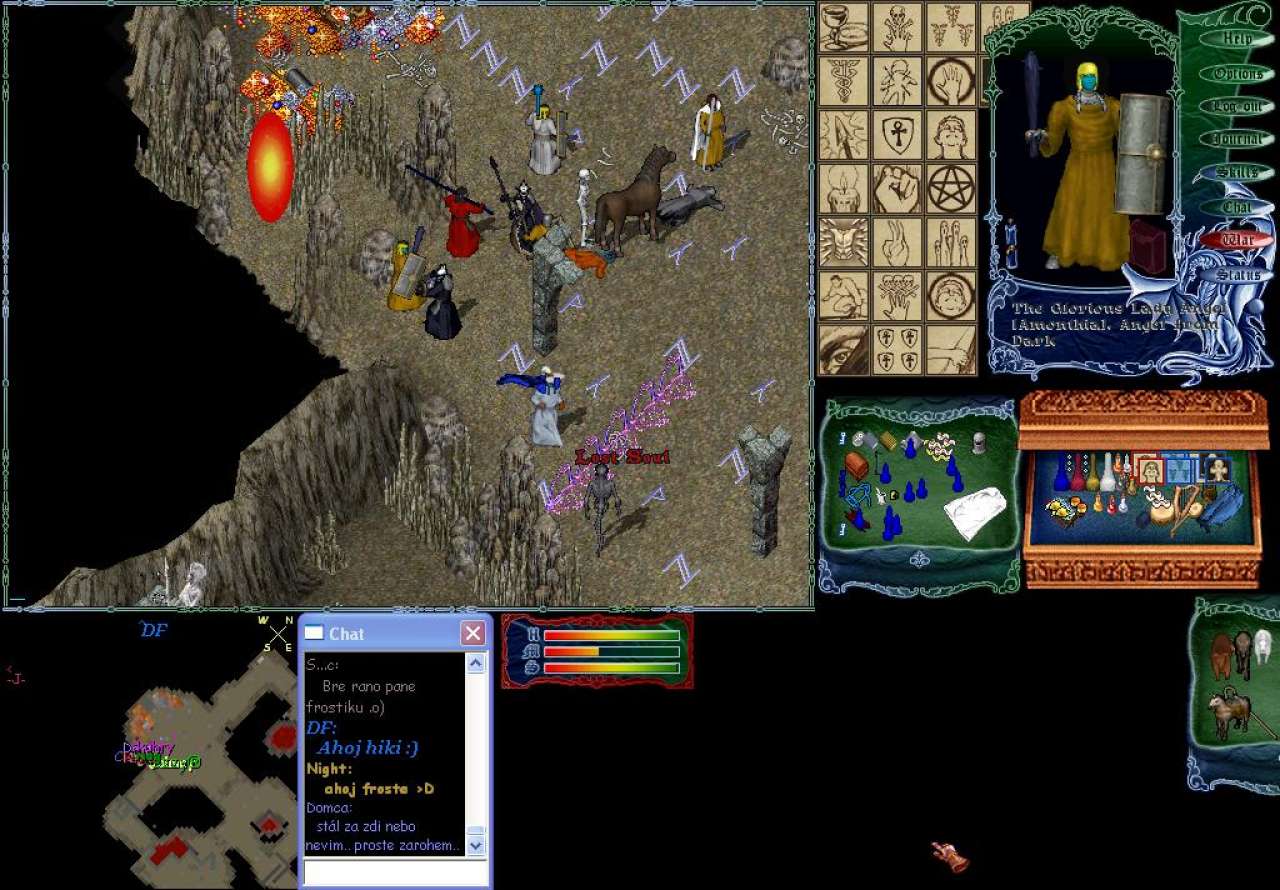Close the Chat window
Screen dimensions: 1280x890
point(473,633)
